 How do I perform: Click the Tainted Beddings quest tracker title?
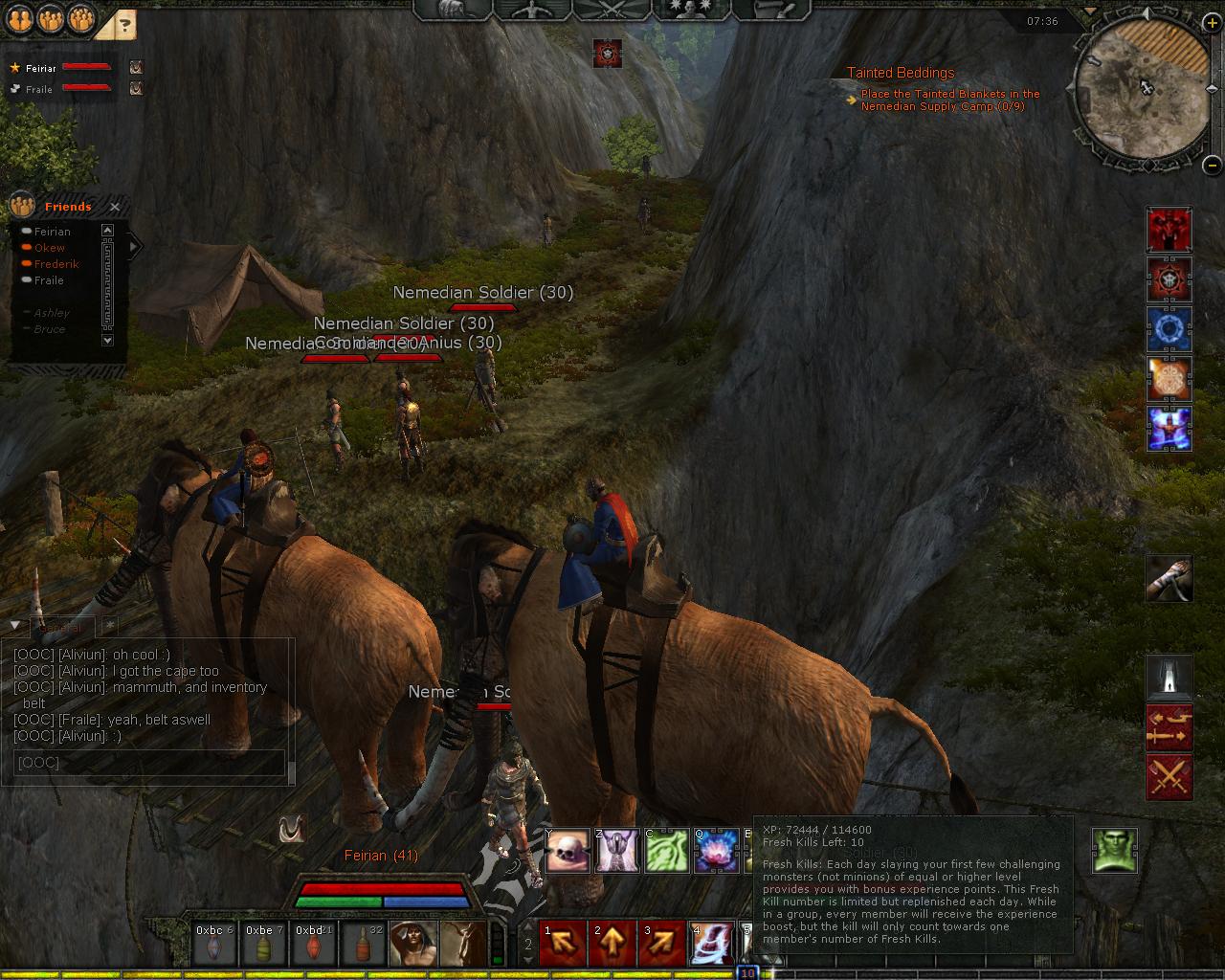[900, 73]
